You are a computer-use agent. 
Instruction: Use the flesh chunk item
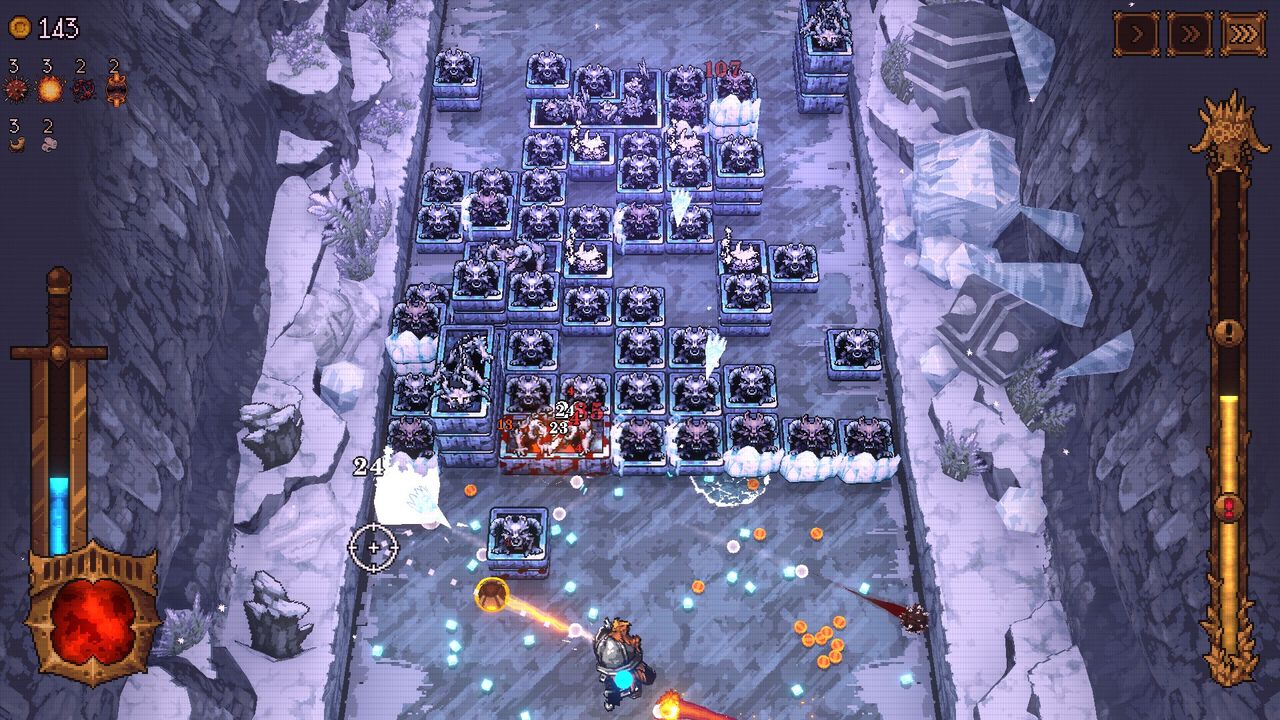tap(48, 142)
